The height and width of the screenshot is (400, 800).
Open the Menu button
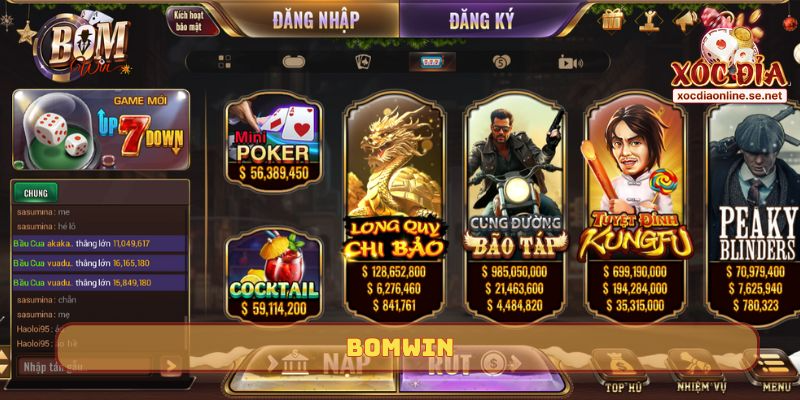[x=776, y=371]
